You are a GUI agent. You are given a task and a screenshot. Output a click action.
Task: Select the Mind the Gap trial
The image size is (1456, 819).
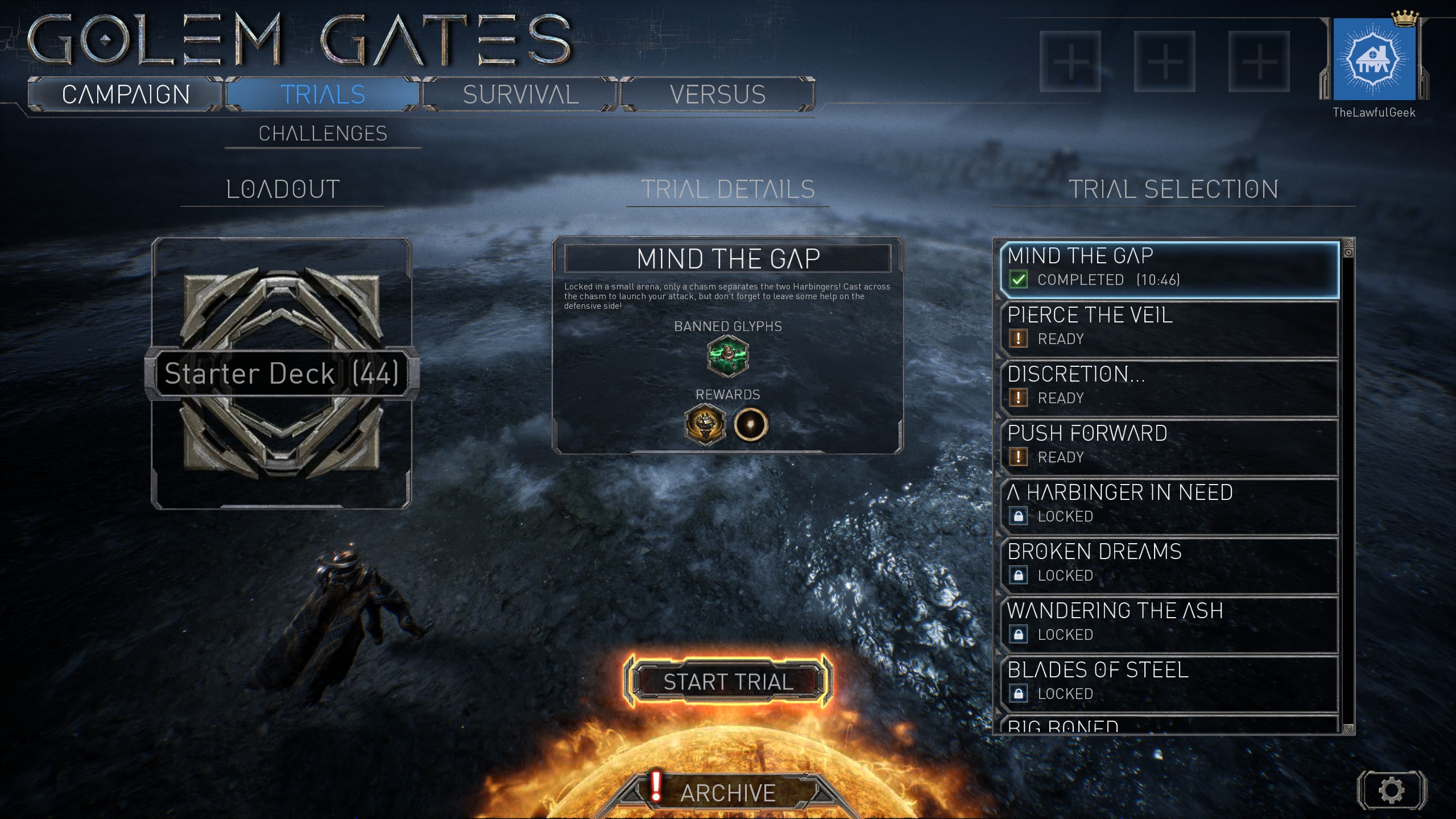1169,270
